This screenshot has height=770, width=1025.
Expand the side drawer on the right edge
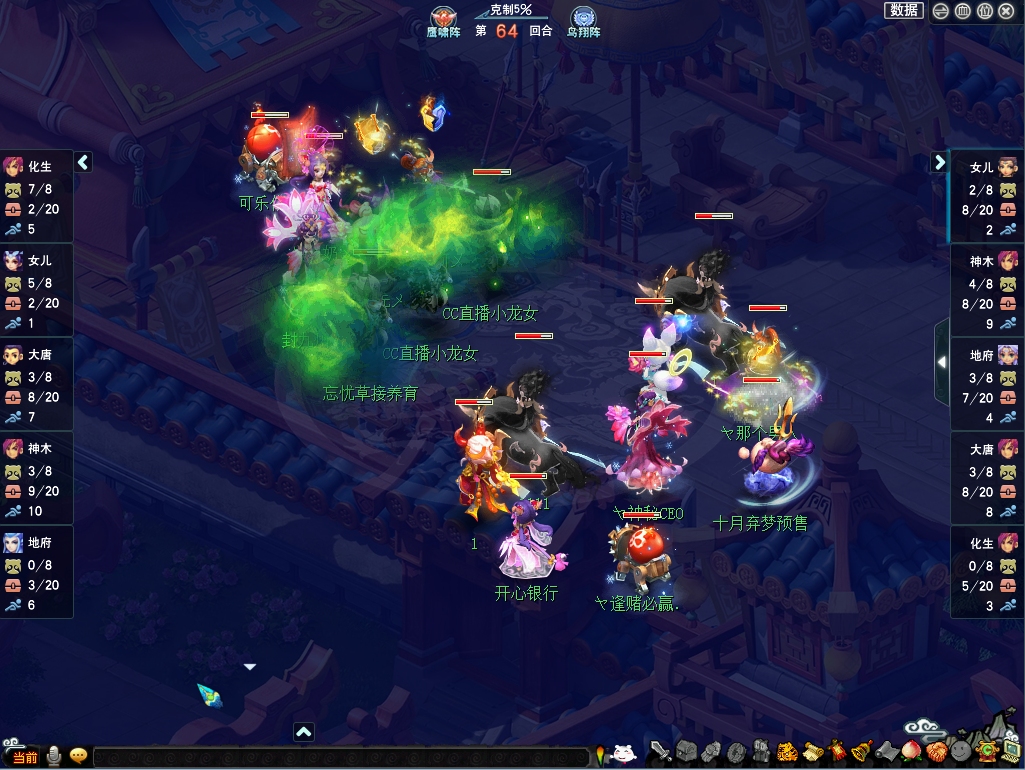pyautogui.click(x=941, y=362)
